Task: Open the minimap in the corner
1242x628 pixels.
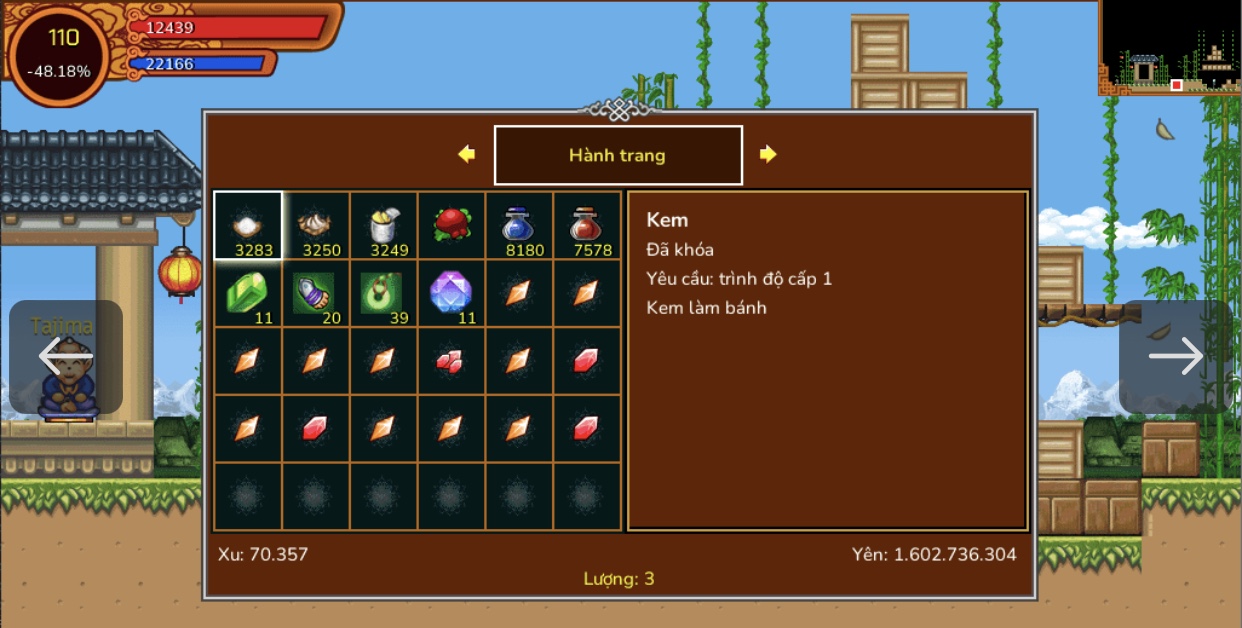Action: pos(1170,46)
